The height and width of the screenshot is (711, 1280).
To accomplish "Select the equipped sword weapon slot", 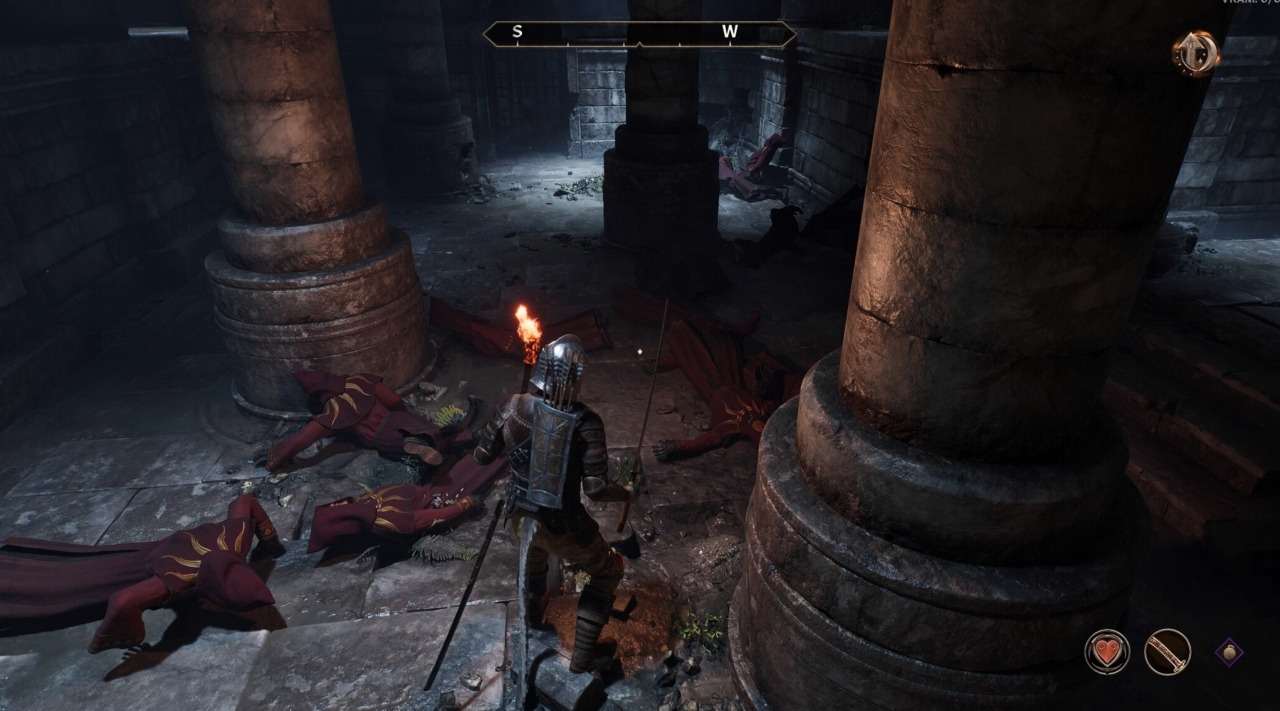I will [x=1167, y=652].
